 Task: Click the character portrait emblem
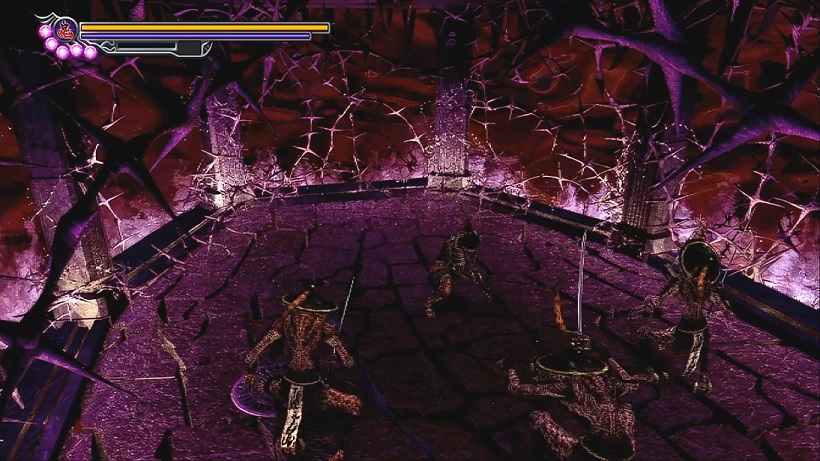click(67, 28)
